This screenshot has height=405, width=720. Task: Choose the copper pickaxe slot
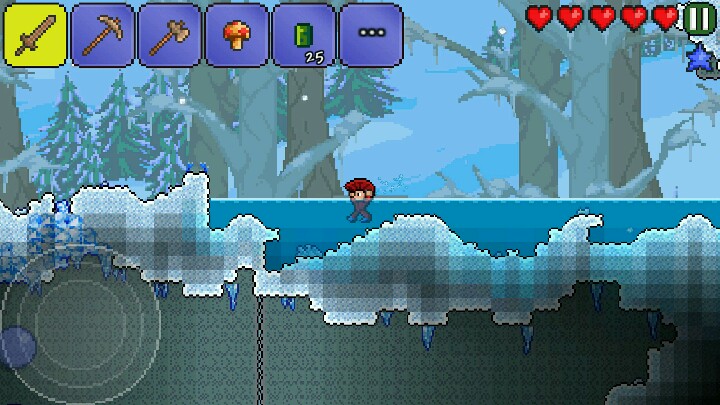tap(103, 35)
